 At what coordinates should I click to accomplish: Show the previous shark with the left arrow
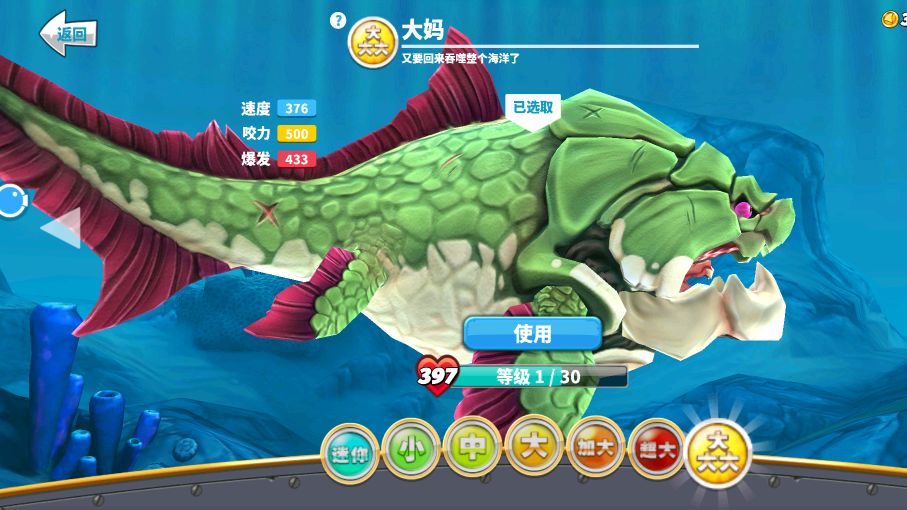click(62, 228)
